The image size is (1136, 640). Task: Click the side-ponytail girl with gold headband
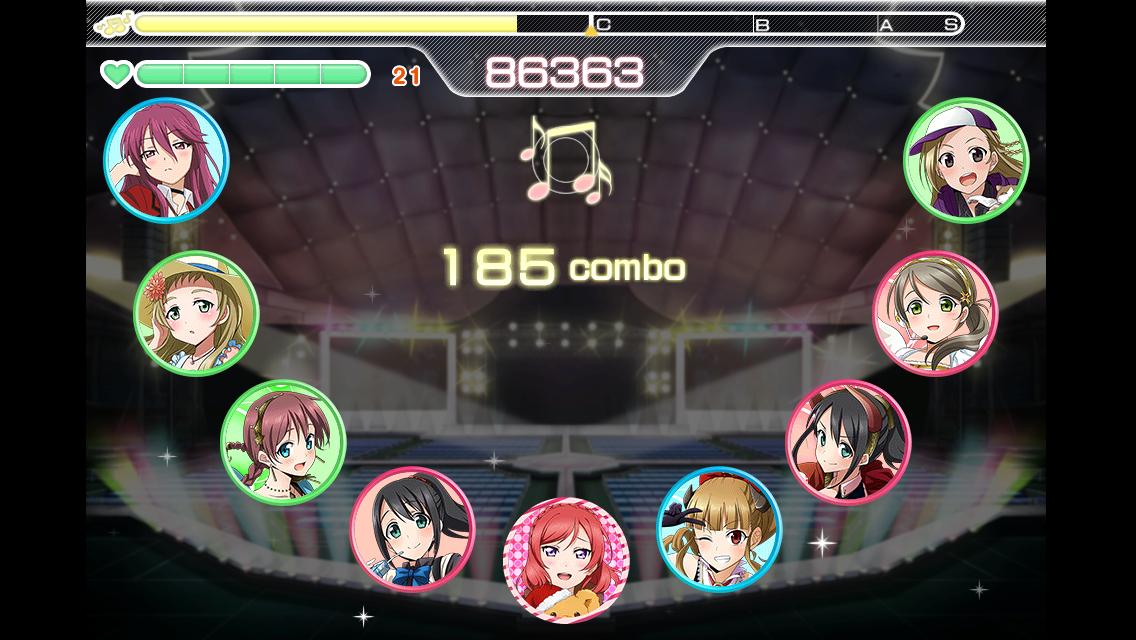point(935,313)
